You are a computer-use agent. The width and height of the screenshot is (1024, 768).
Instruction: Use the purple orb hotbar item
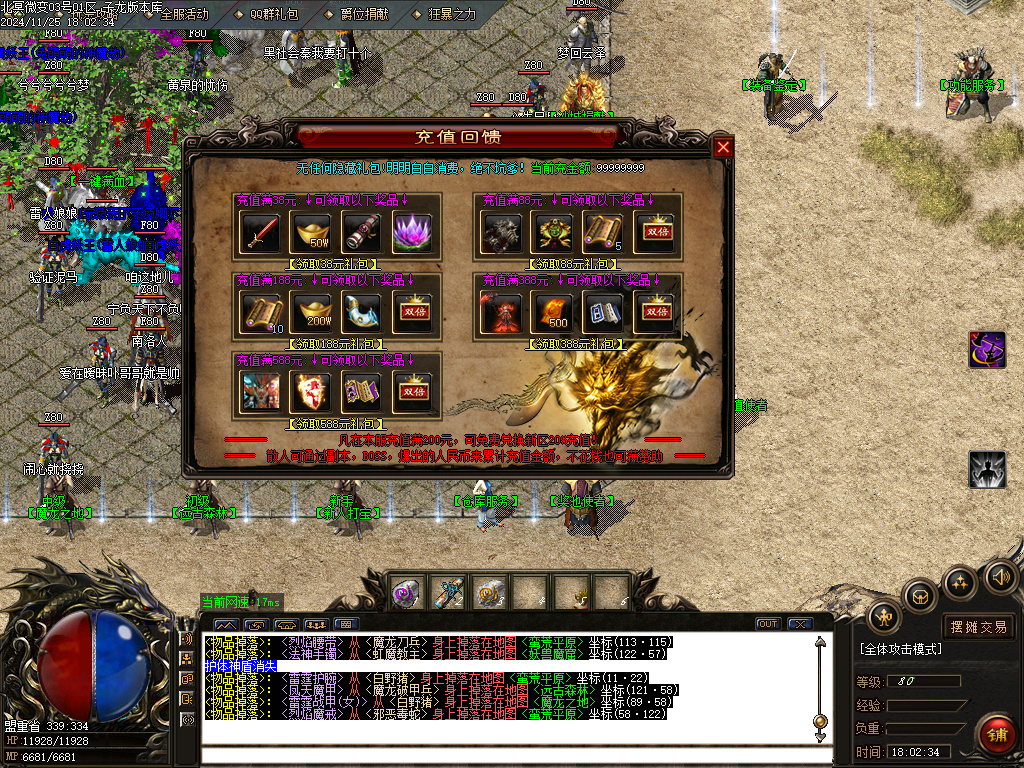(x=404, y=594)
